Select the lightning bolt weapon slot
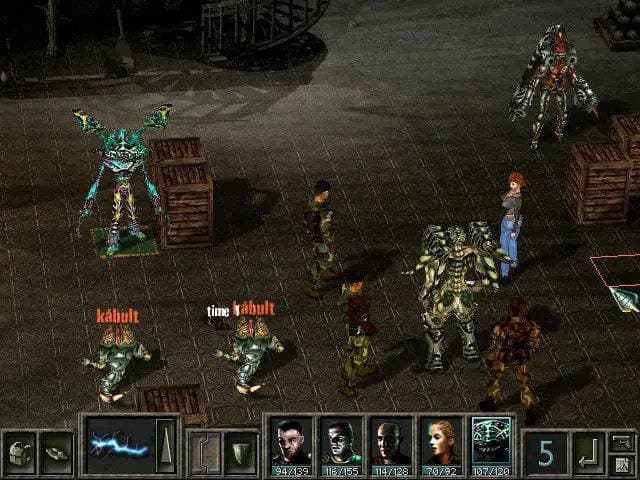Screen dimensions: 640x480 pyautogui.click(x=119, y=446)
